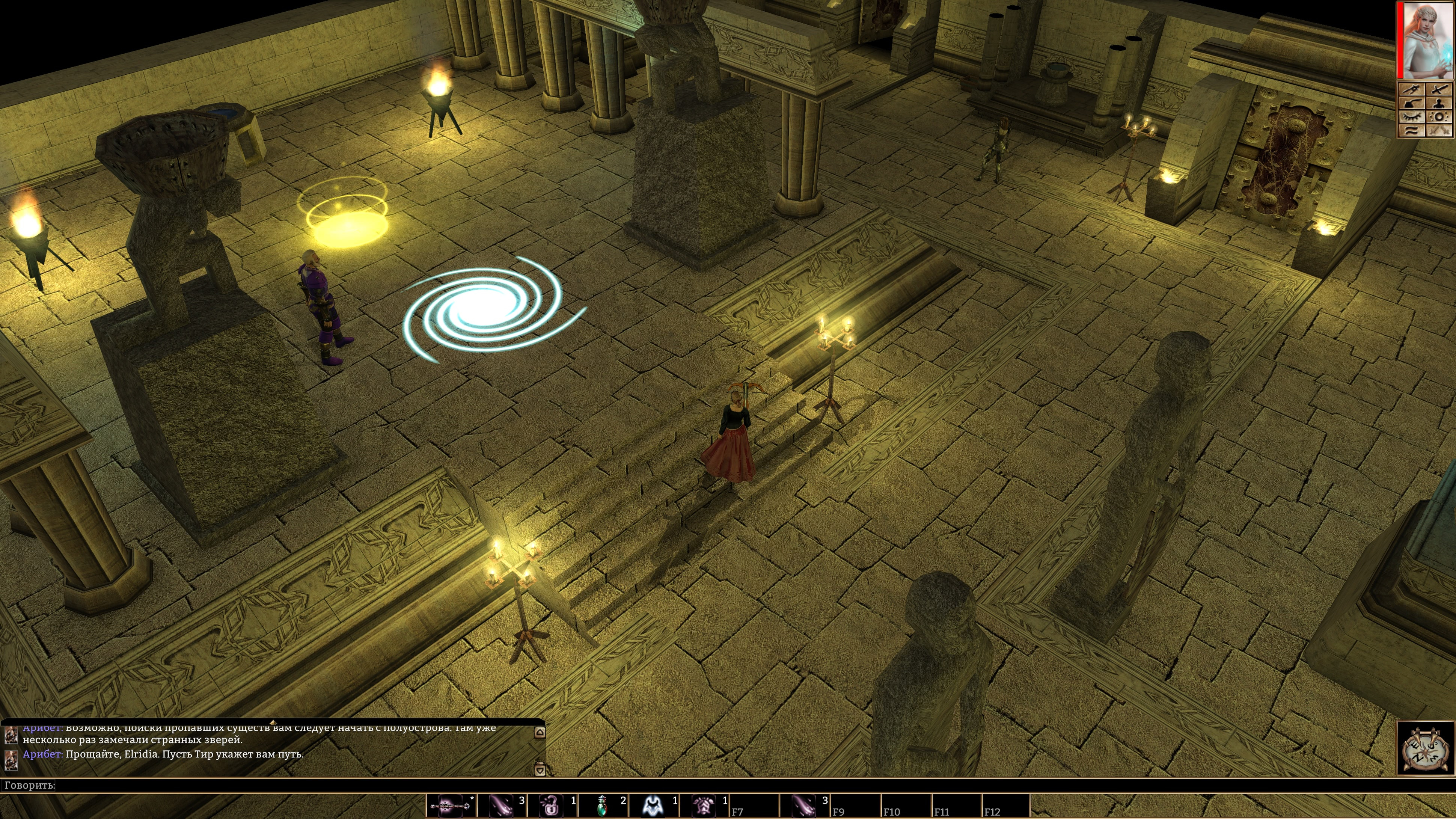Cast the glowing white armor spell
The height and width of the screenshot is (819, 1456).
tap(653, 805)
